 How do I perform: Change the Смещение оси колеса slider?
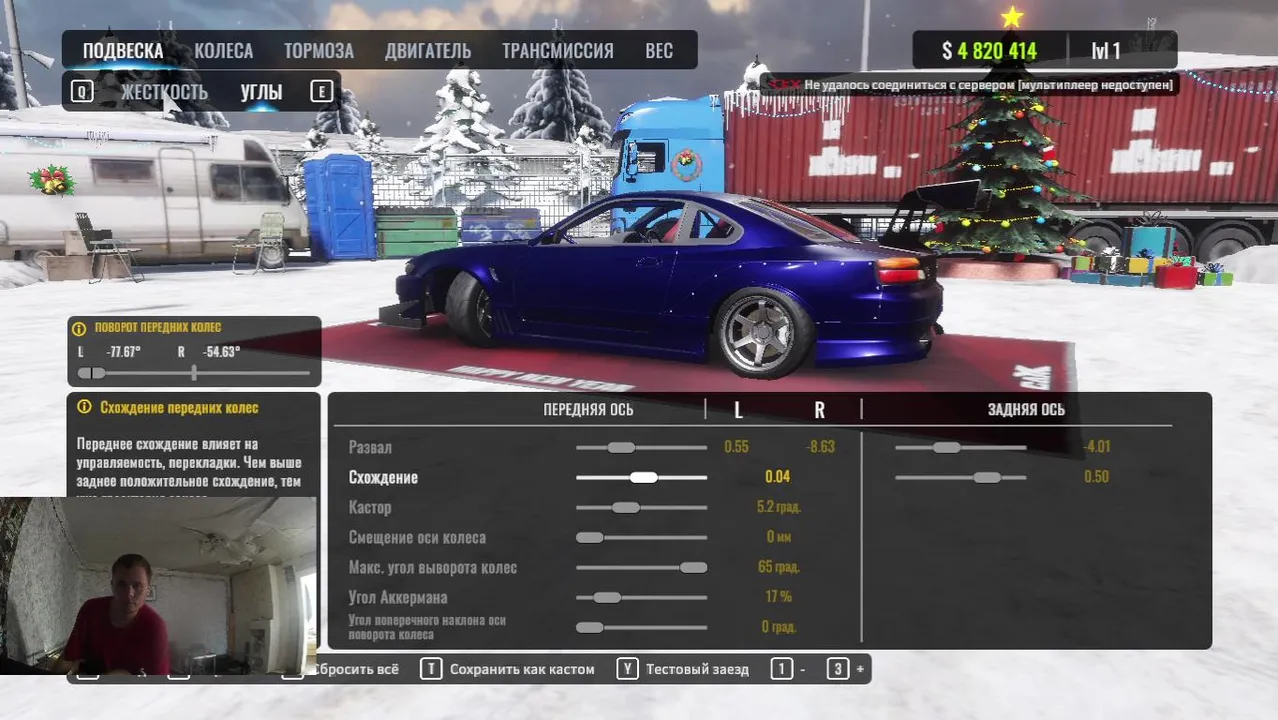(x=590, y=537)
